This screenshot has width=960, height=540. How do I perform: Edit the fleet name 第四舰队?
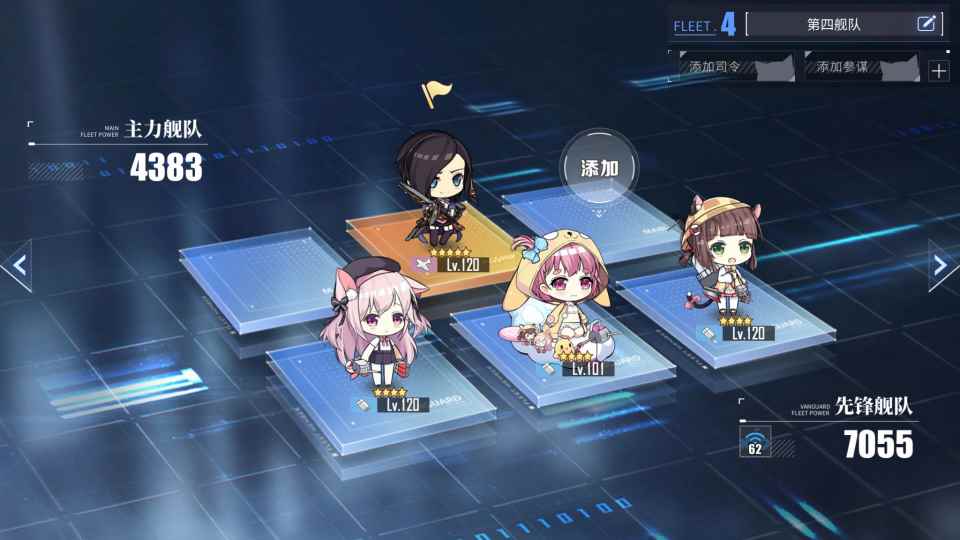(925, 24)
